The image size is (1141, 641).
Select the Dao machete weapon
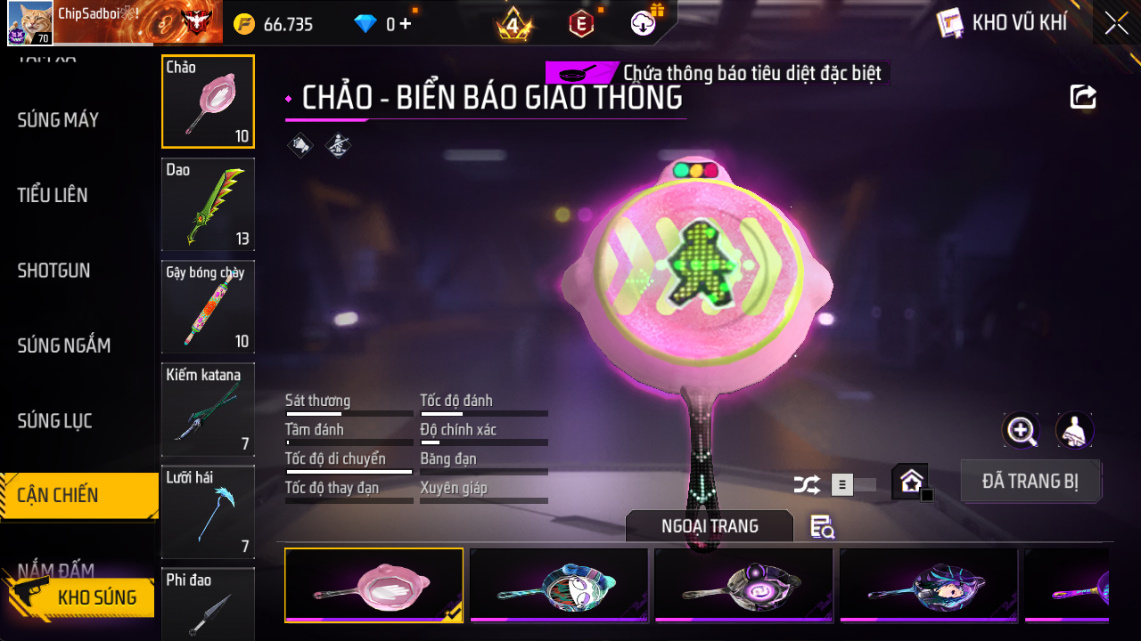(x=208, y=204)
